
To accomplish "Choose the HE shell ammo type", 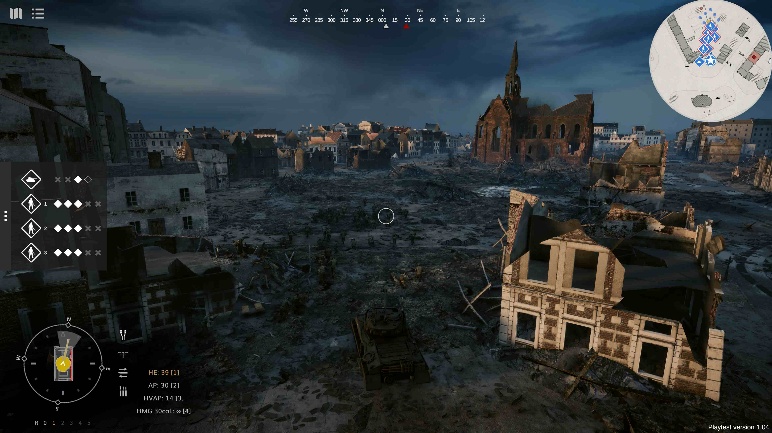I will click(163, 372).
